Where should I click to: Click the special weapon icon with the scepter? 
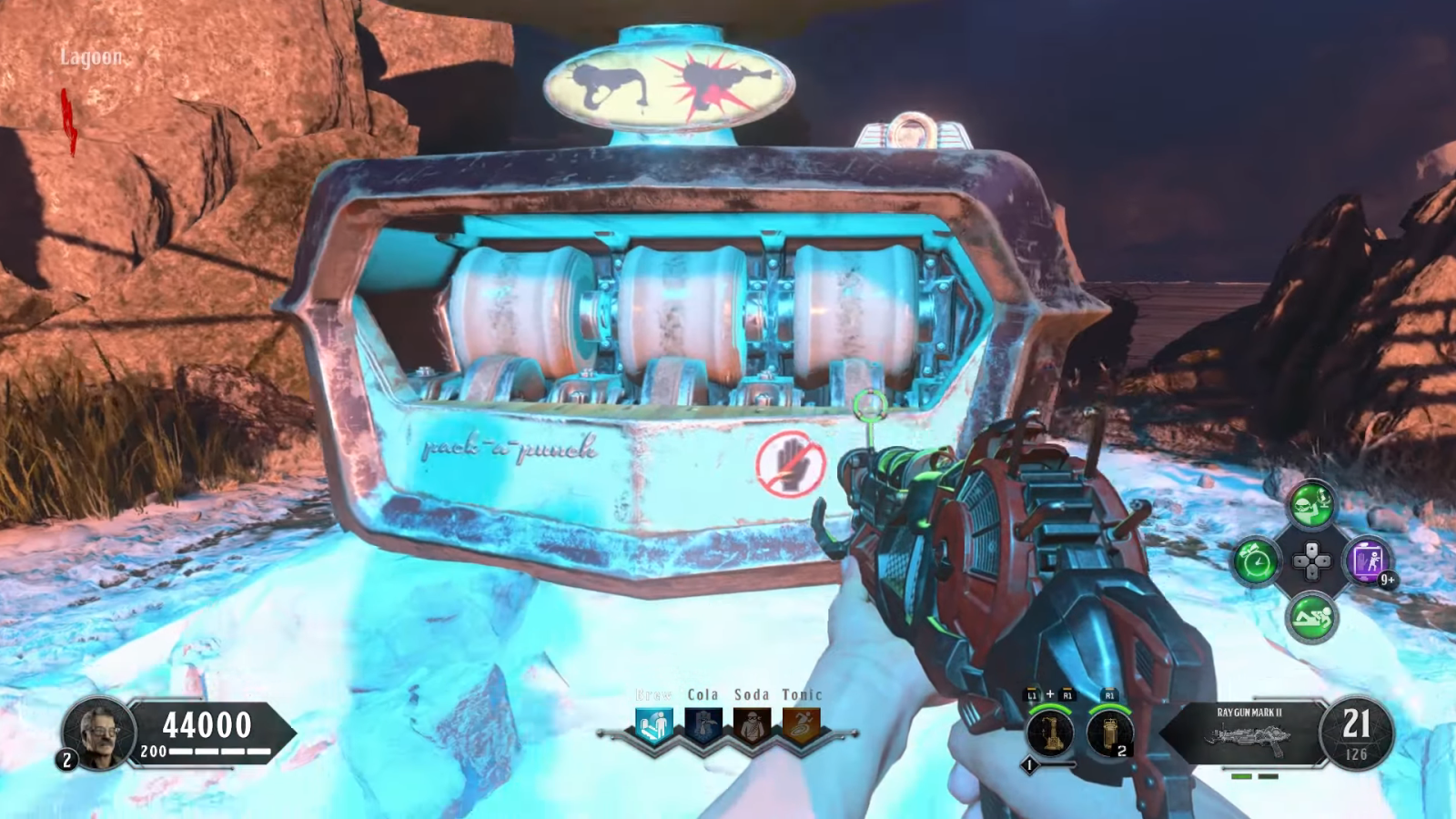click(1050, 733)
